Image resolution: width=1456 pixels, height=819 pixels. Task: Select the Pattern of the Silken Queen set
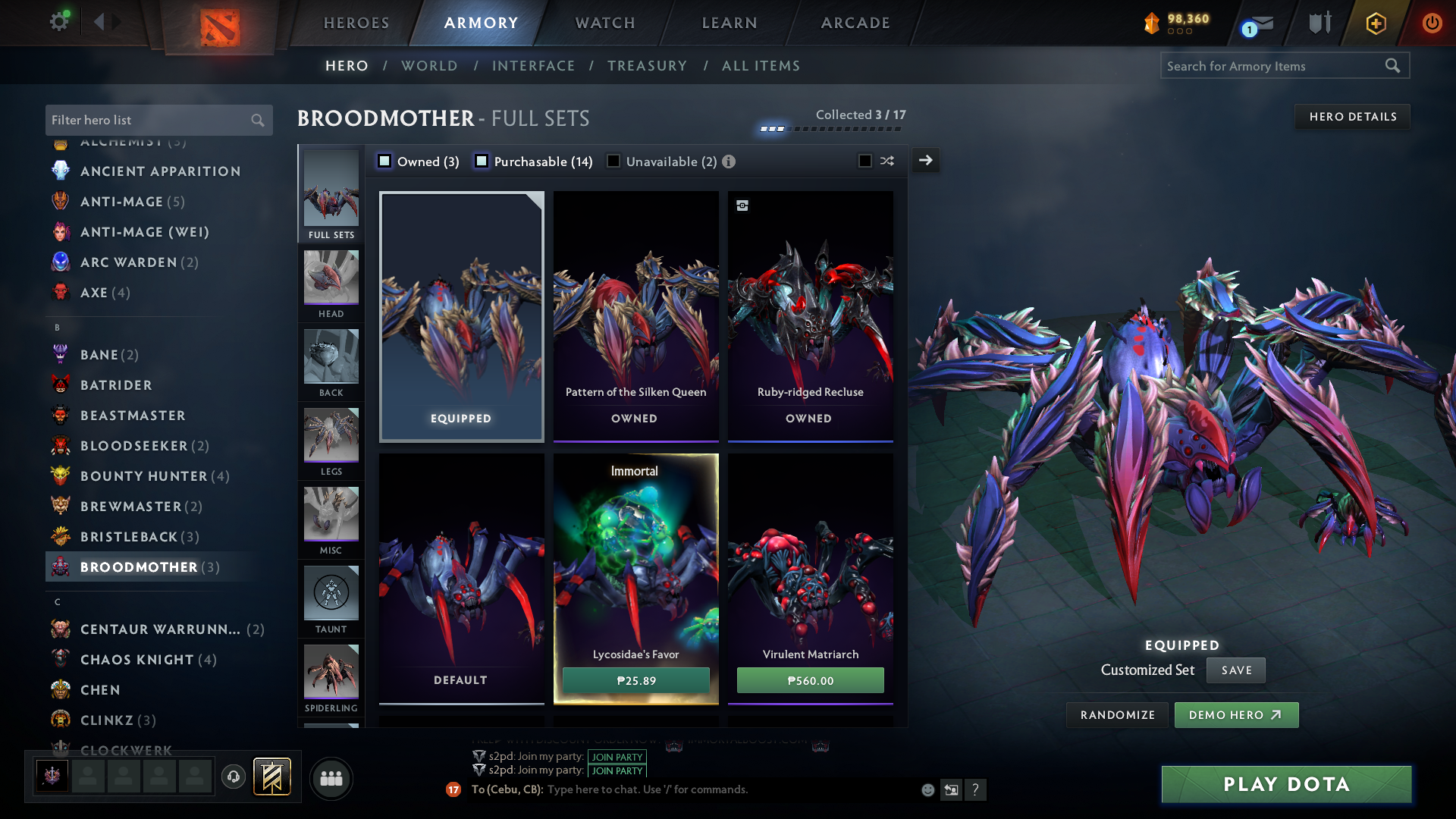point(635,316)
